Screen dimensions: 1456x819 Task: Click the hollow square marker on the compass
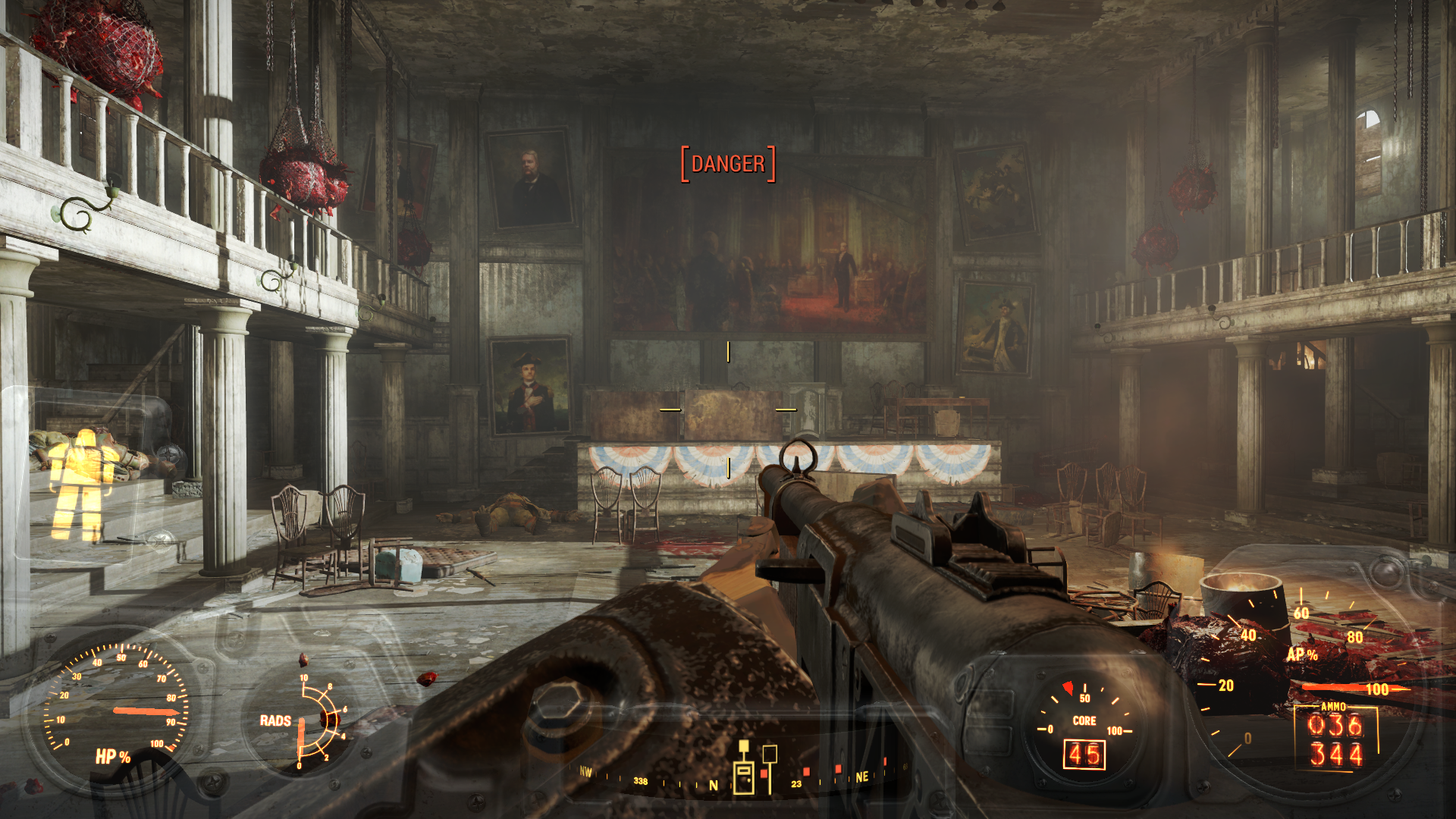pyautogui.click(x=769, y=754)
